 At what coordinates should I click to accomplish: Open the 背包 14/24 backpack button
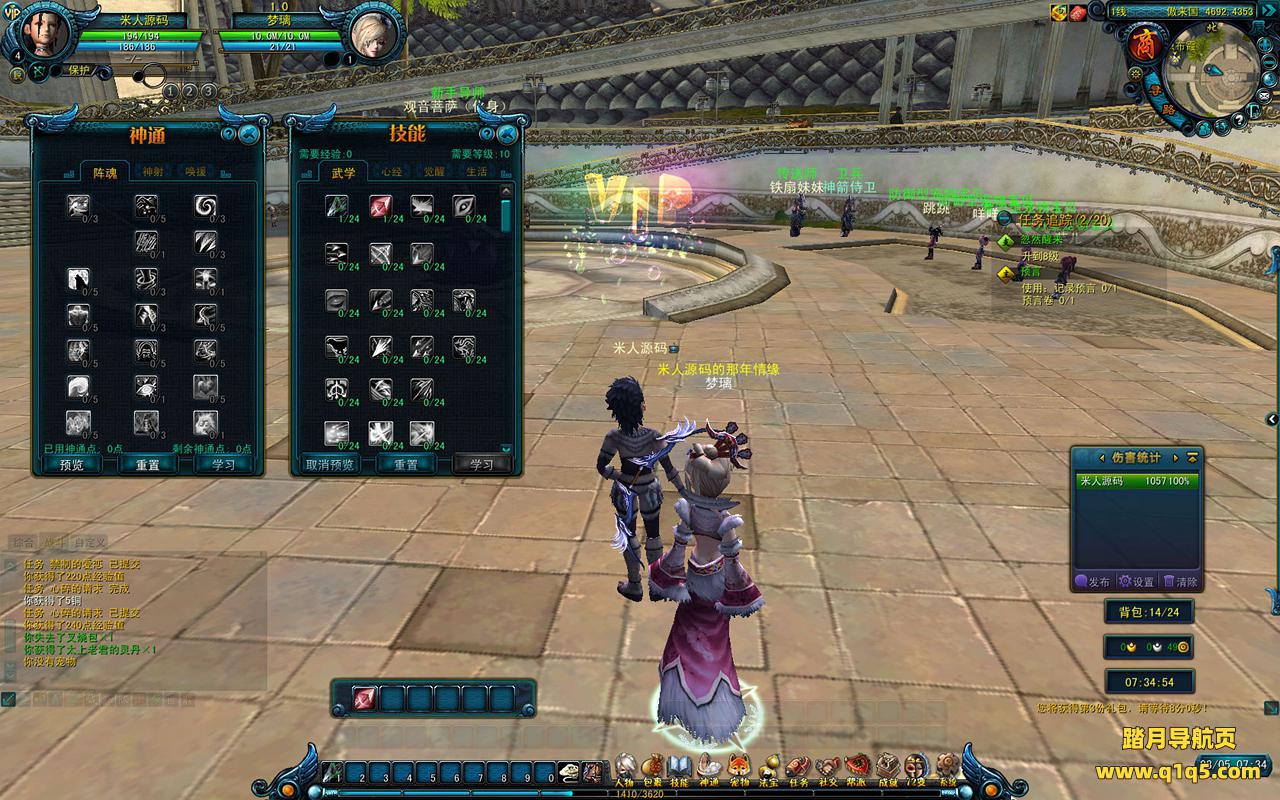pyautogui.click(x=1149, y=612)
